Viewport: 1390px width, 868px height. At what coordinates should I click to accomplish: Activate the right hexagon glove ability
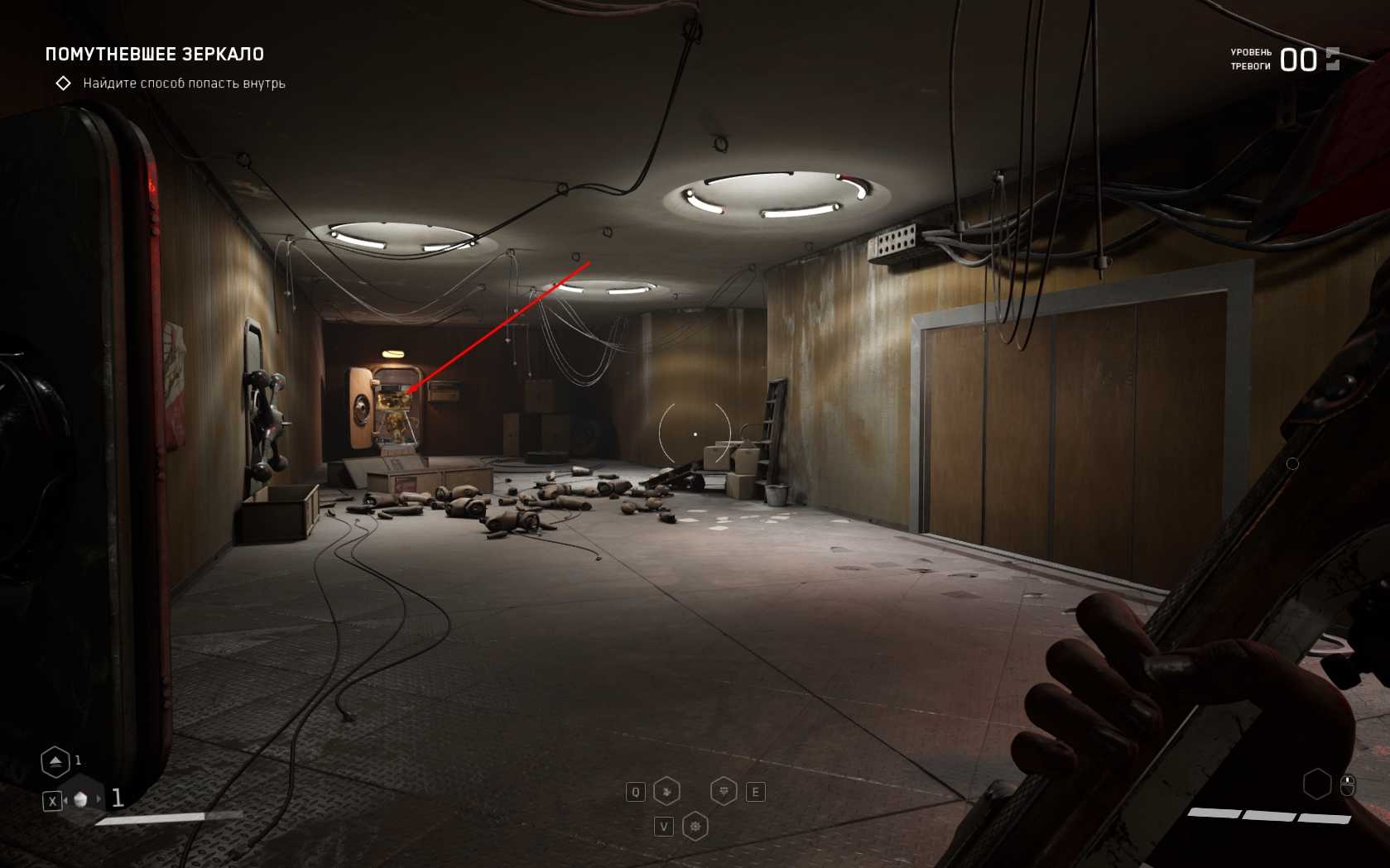[724, 792]
